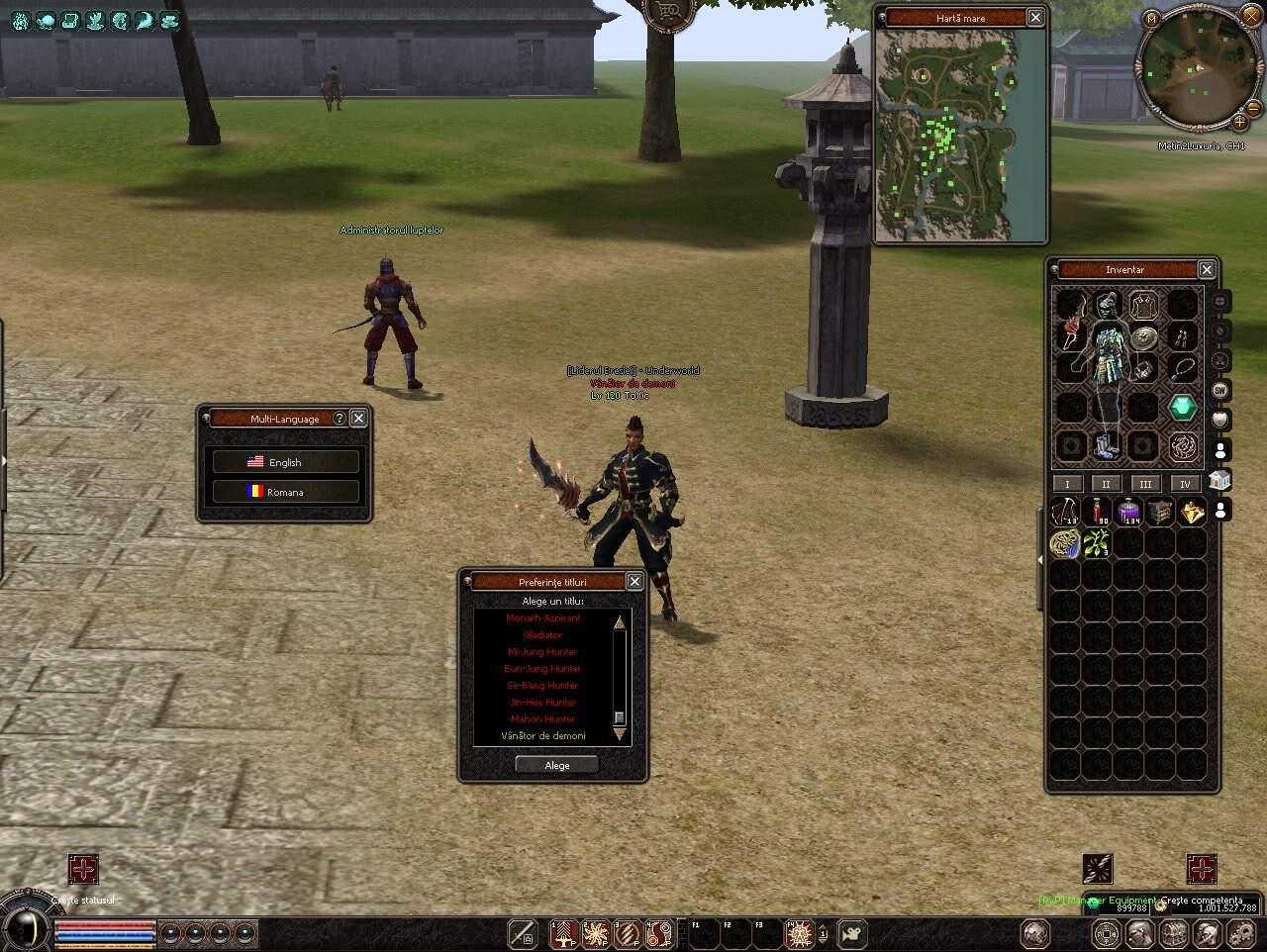Activate the yin-yang skill in slot 4
Screen dimensions: 1267x952
pos(659,933)
